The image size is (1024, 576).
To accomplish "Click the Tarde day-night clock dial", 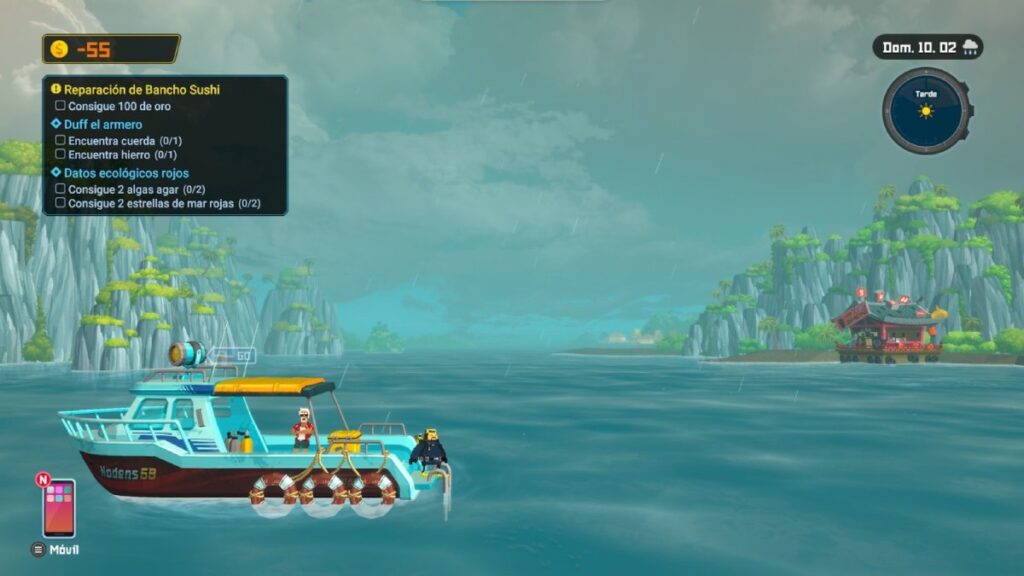I will [925, 110].
